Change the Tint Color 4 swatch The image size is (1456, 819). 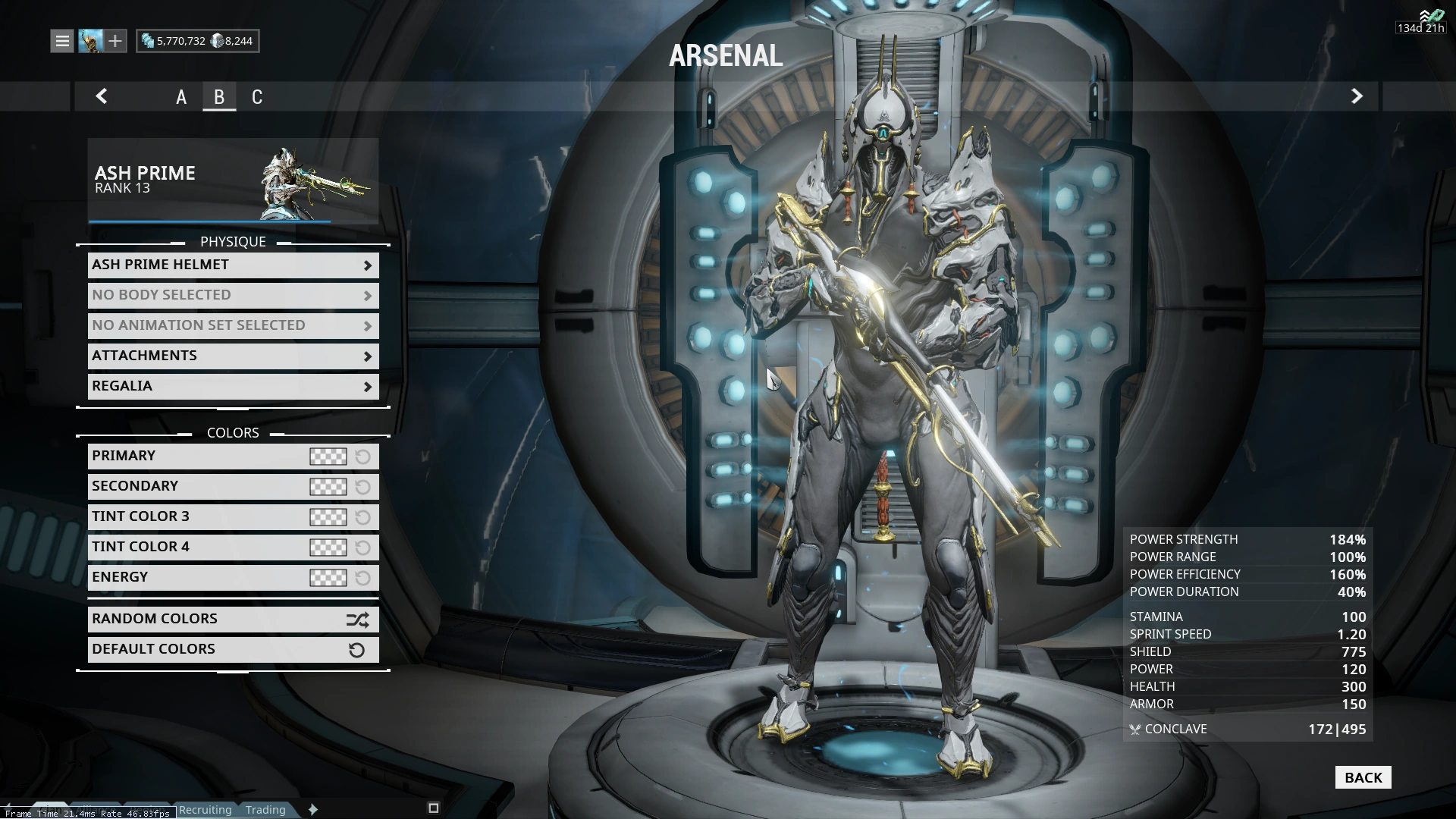(x=328, y=548)
